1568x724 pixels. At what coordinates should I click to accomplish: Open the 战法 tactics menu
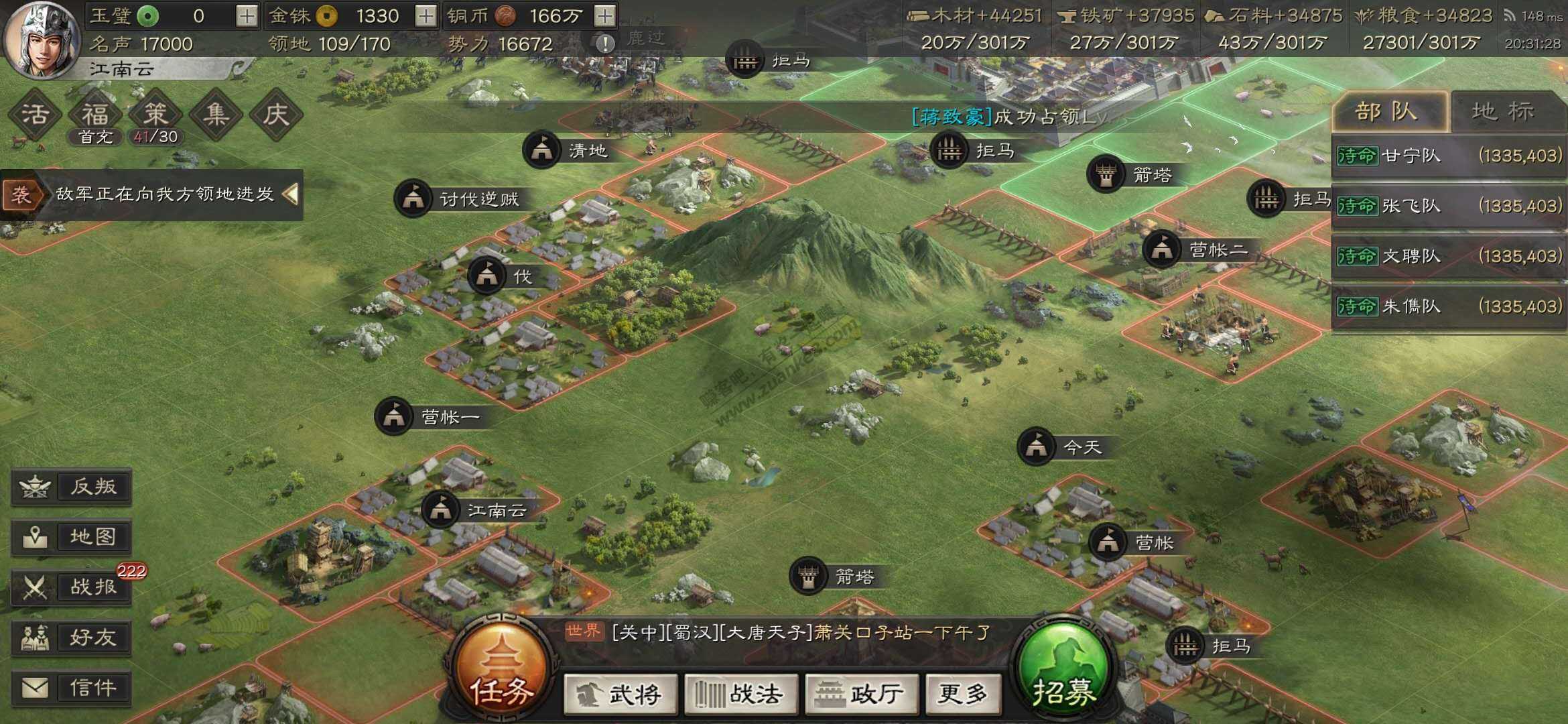[741, 695]
